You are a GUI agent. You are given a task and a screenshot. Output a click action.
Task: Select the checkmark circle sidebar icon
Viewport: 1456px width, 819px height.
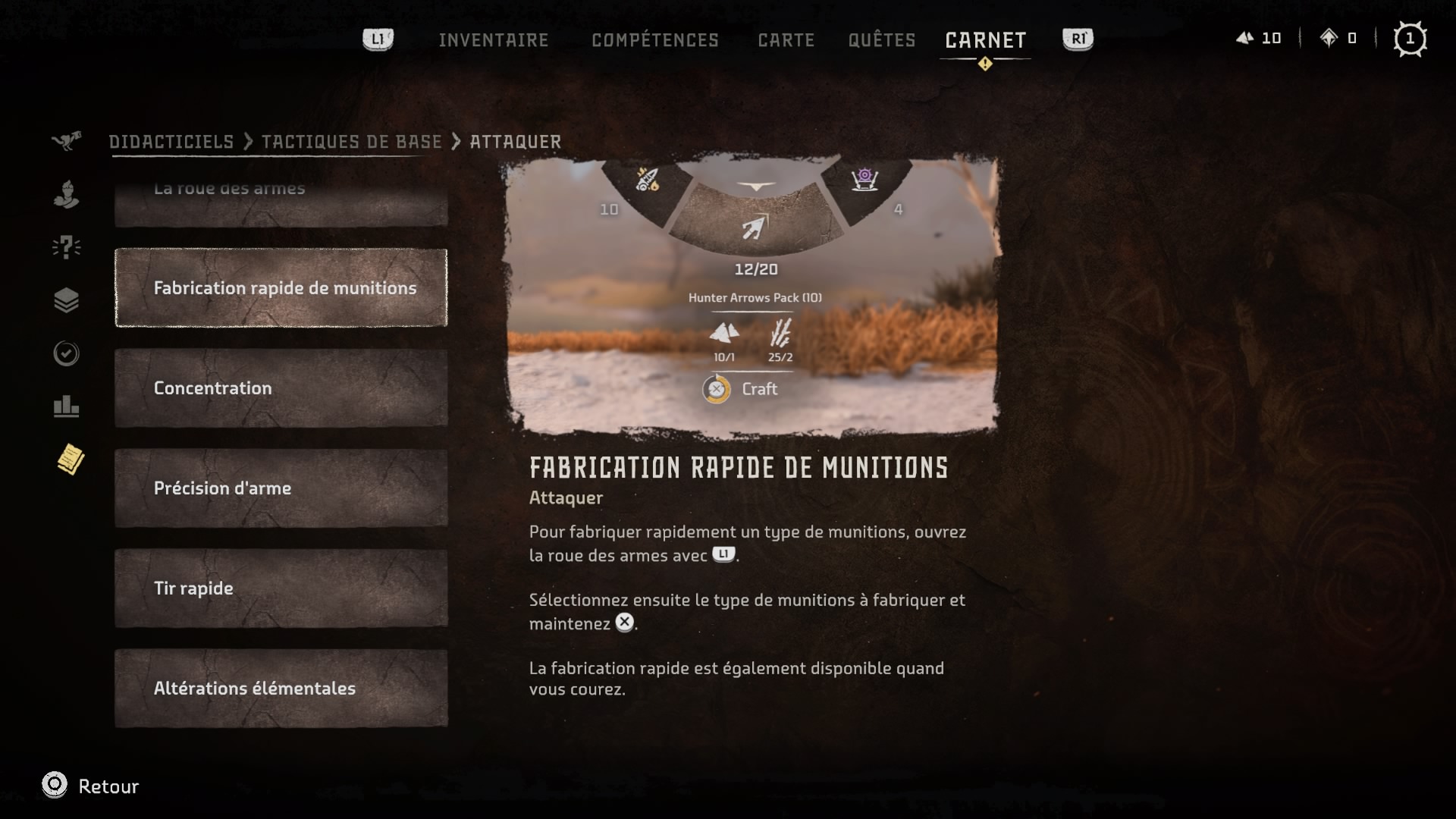click(x=67, y=353)
